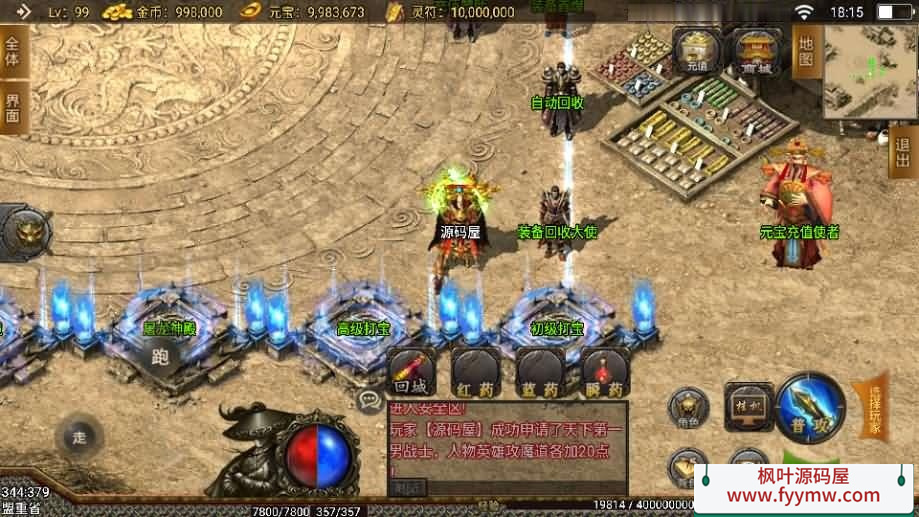Click the chat message log box

coord(506,446)
